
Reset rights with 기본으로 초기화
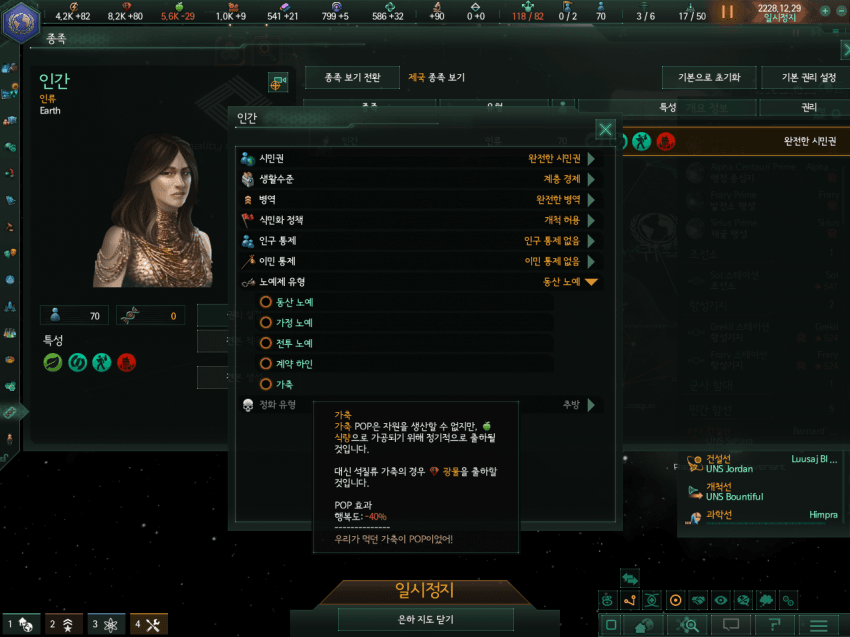pos(708,78)
